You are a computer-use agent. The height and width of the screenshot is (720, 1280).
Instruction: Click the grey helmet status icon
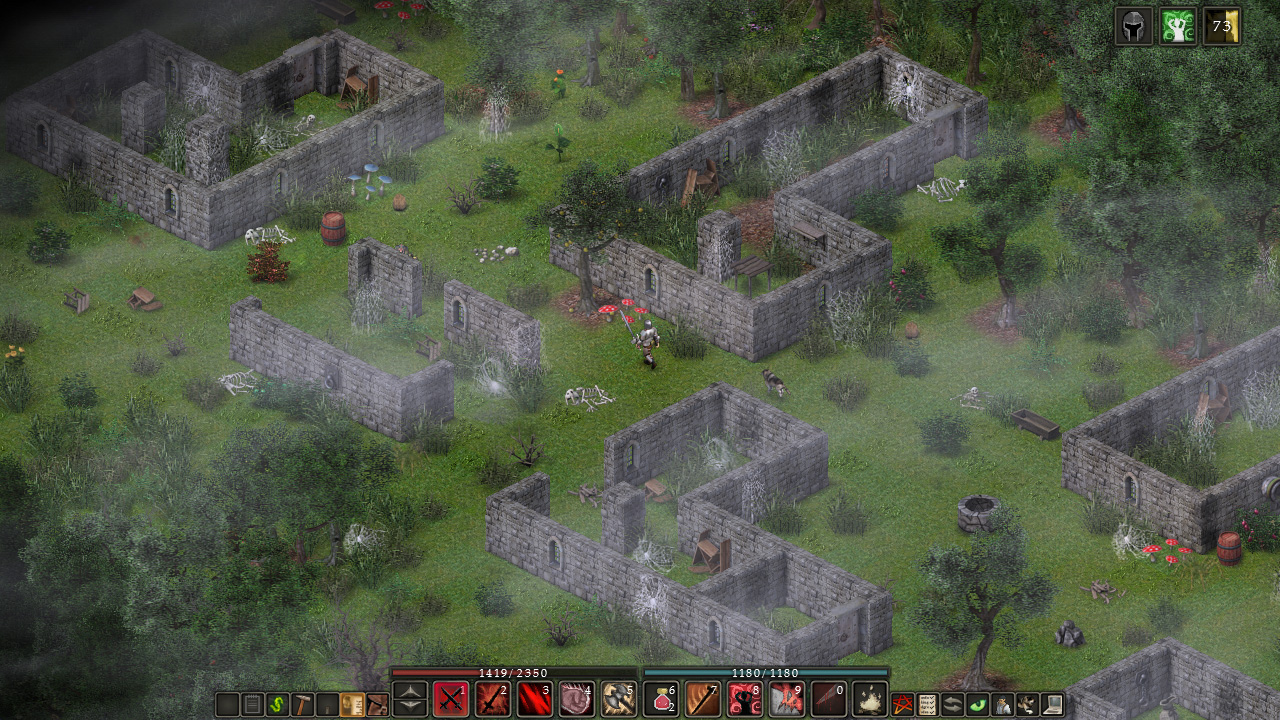(1134, 26)
